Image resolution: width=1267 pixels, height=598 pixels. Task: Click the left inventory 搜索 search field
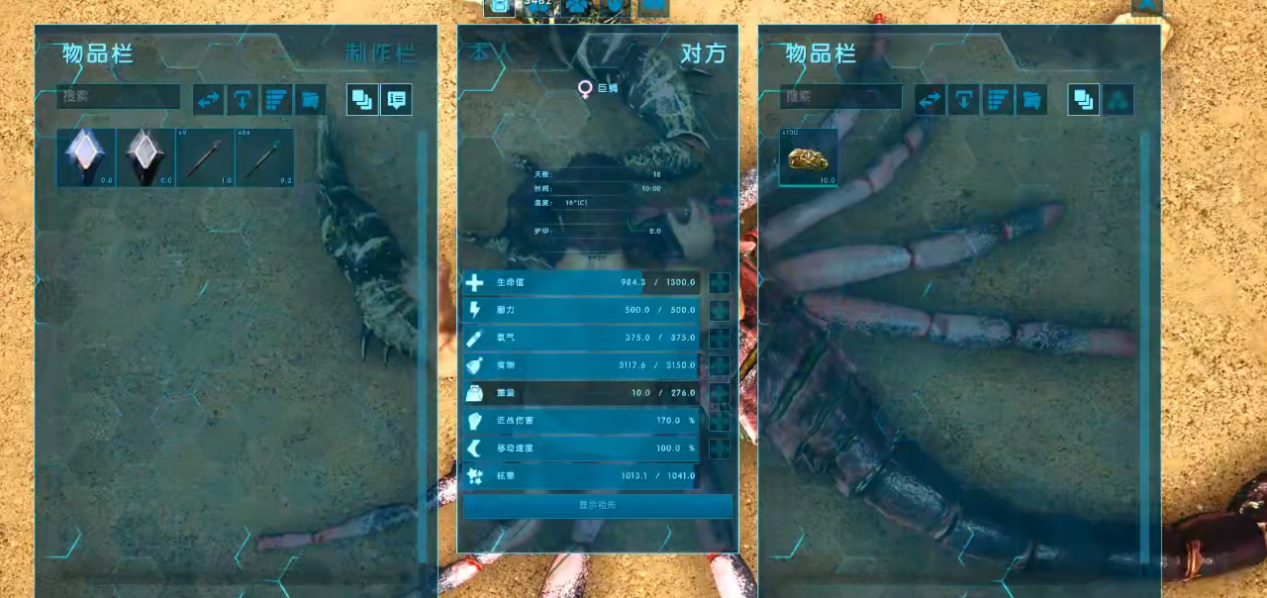(119, 97)
